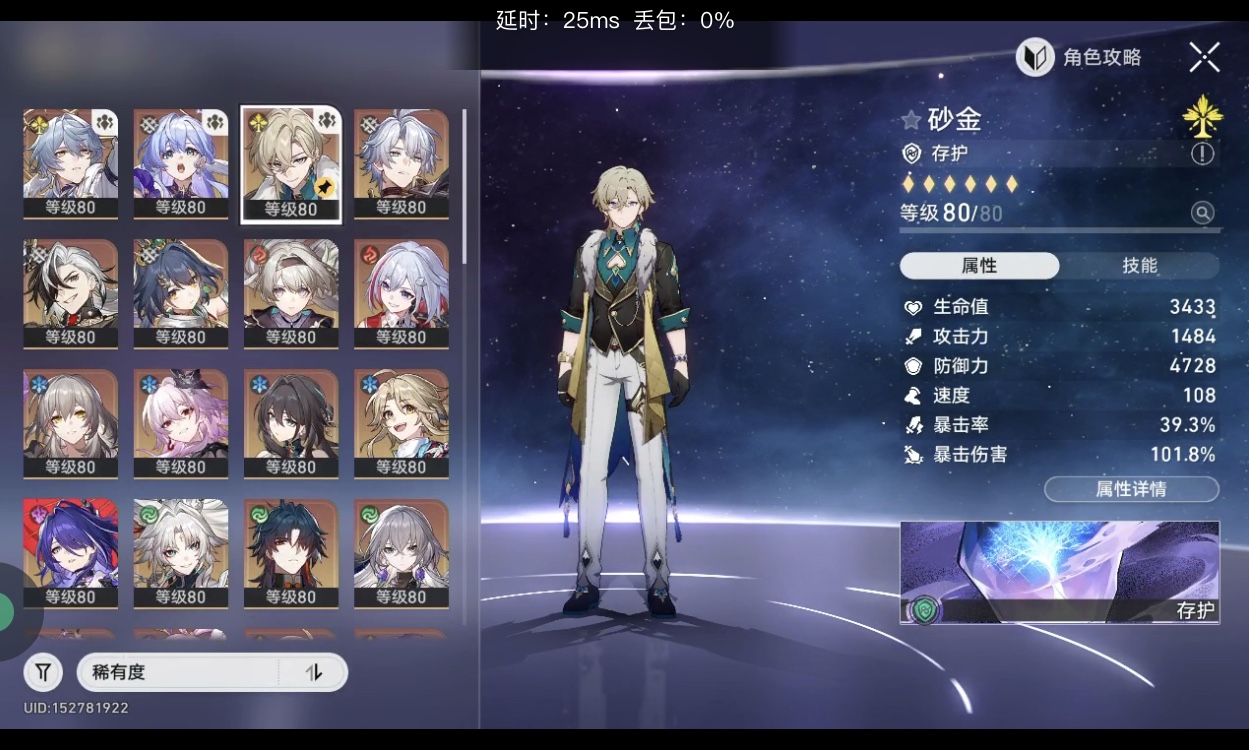Screen dimensions: 1249x750
Task: Pick the dark-haired wind character with red eyes
Action: tap(291, 553)
